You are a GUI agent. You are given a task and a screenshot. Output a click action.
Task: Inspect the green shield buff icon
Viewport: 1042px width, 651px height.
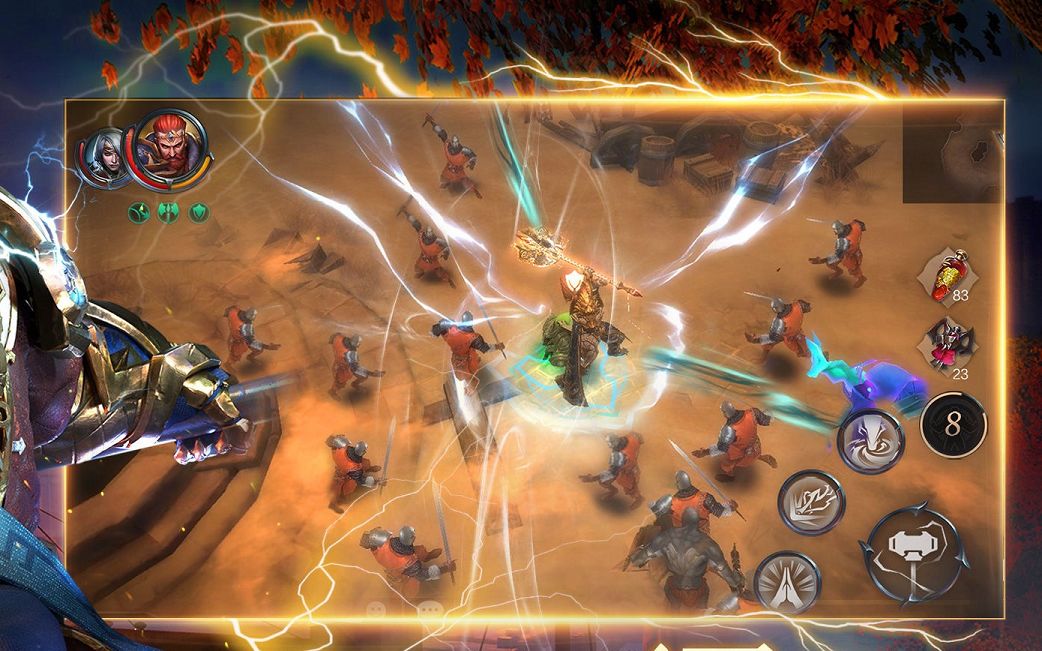tap(200, 212)
